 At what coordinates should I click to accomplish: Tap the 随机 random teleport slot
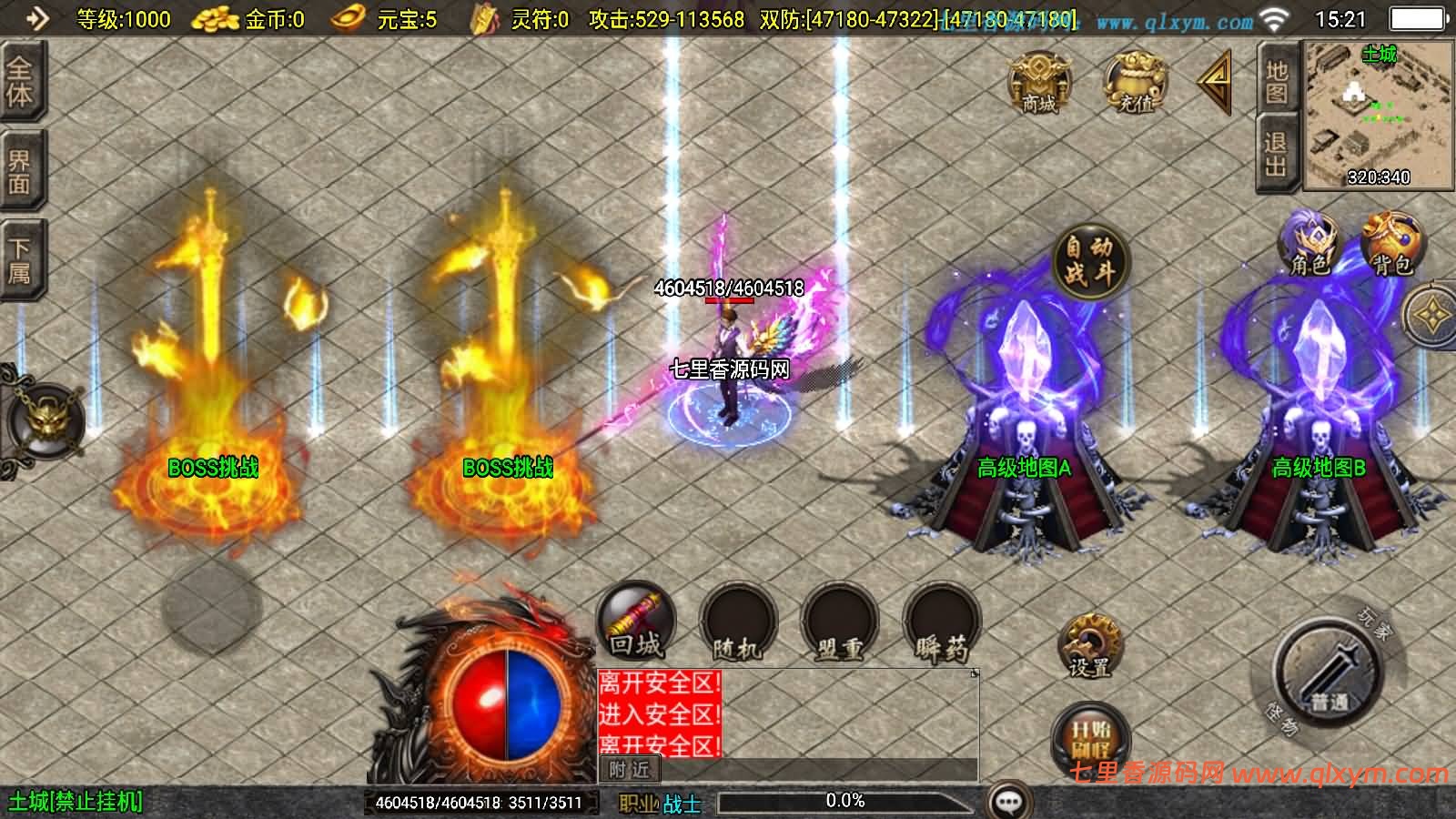(x=739, y=622)
